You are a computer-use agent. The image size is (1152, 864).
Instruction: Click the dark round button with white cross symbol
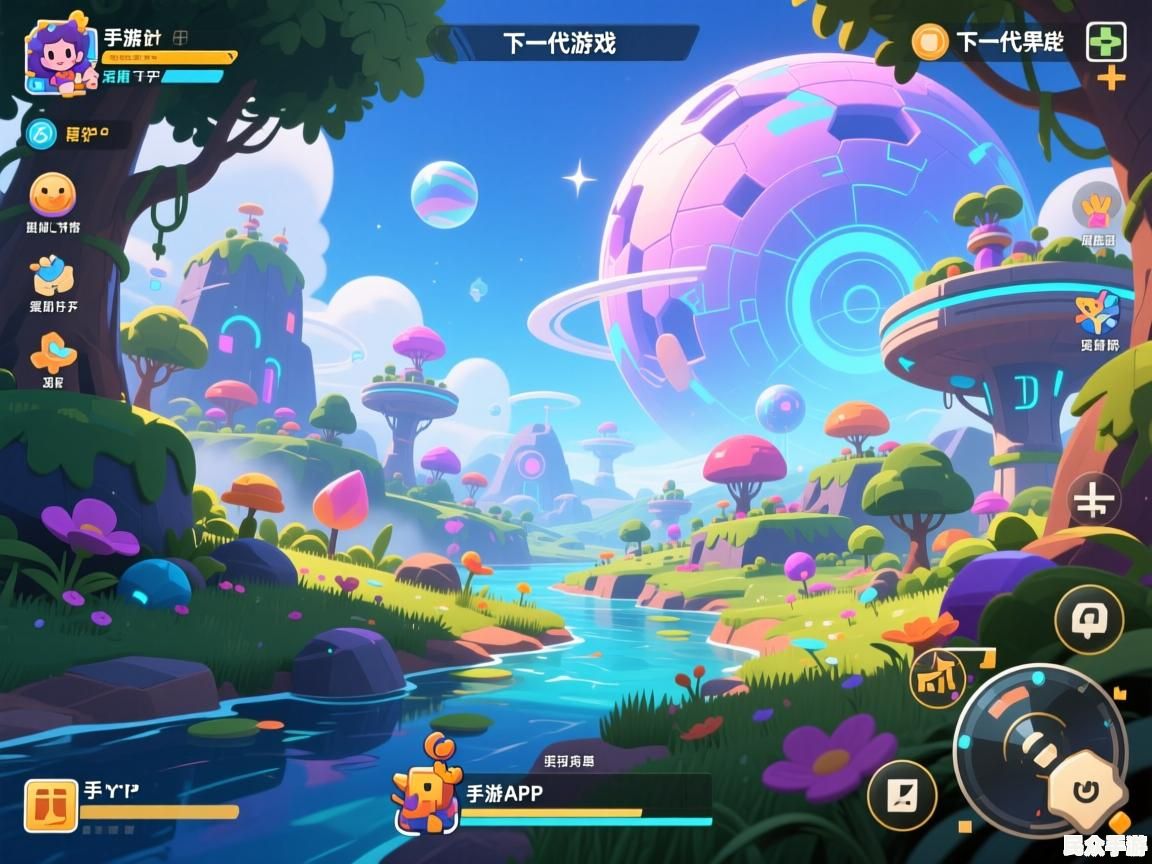1094,500
